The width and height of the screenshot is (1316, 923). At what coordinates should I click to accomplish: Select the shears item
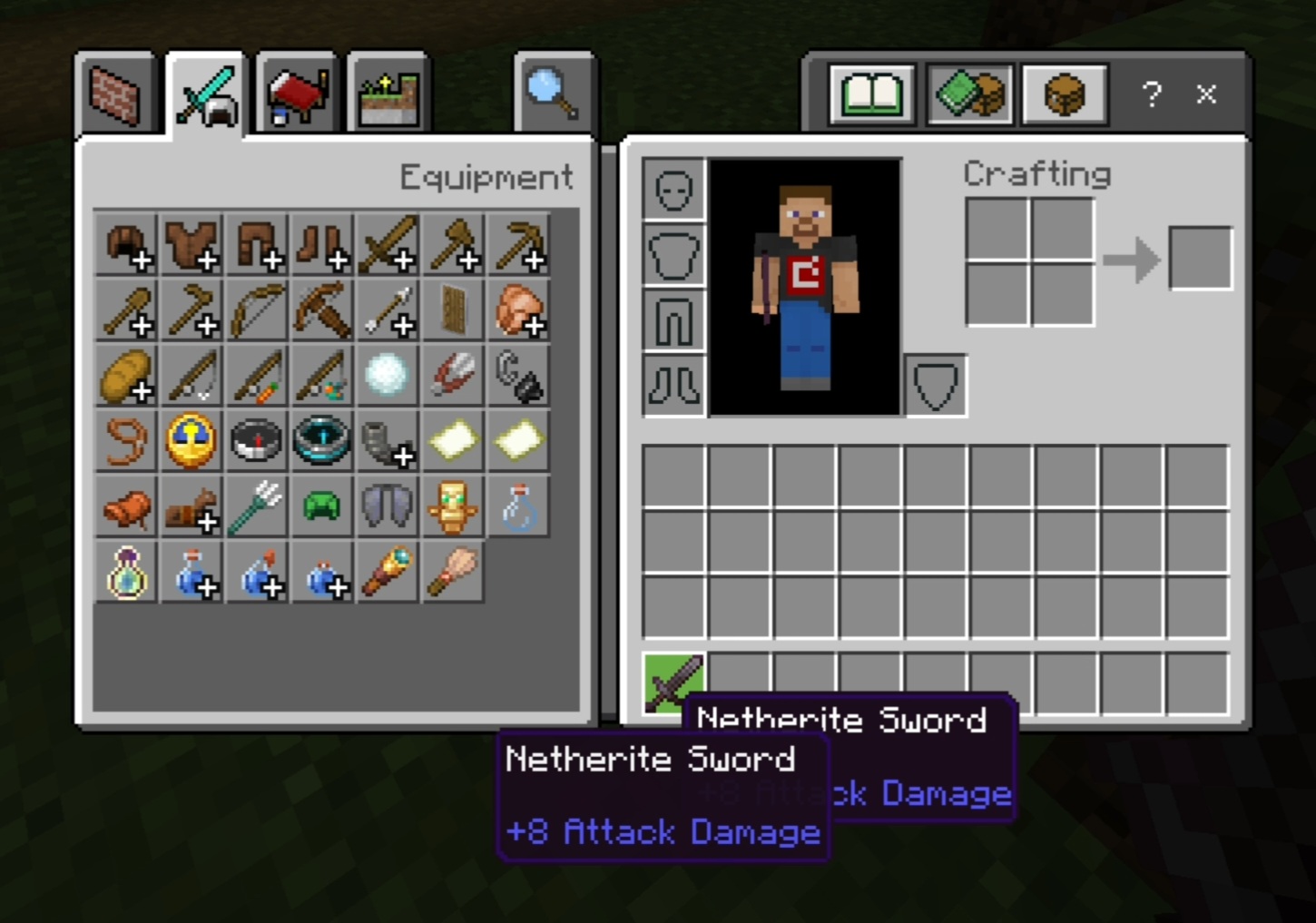click(x=453, y=376)
